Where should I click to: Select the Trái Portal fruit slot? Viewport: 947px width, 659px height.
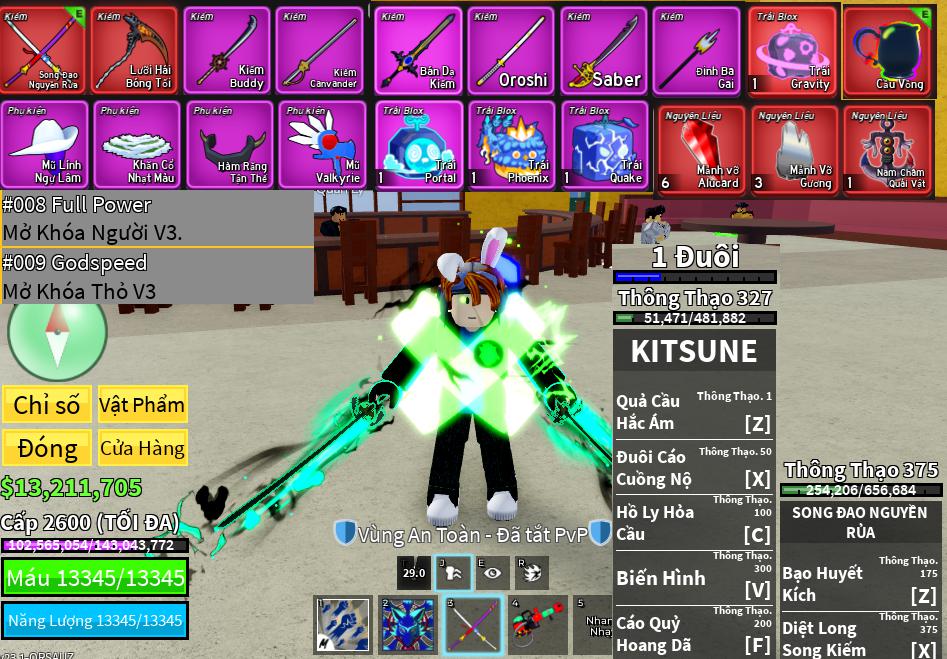[418, 144]
